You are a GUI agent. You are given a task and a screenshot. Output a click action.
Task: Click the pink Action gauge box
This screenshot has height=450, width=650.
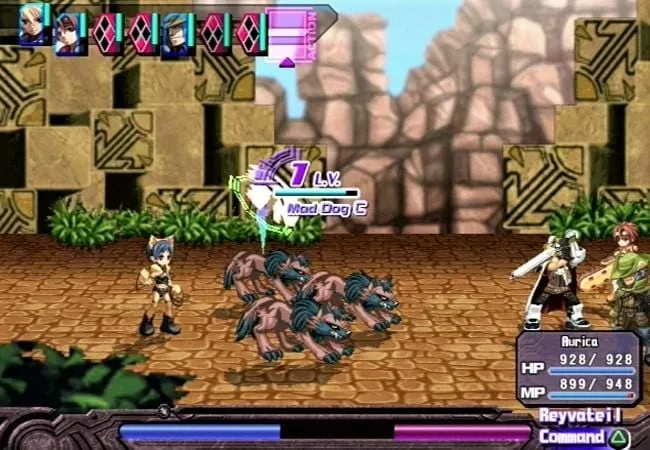290,35
